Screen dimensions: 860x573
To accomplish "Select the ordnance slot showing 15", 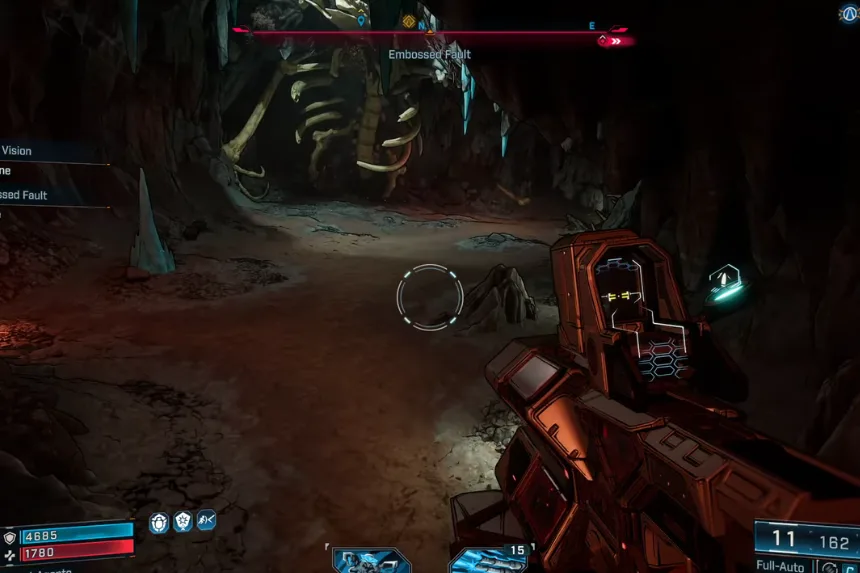I will (490, 560).
